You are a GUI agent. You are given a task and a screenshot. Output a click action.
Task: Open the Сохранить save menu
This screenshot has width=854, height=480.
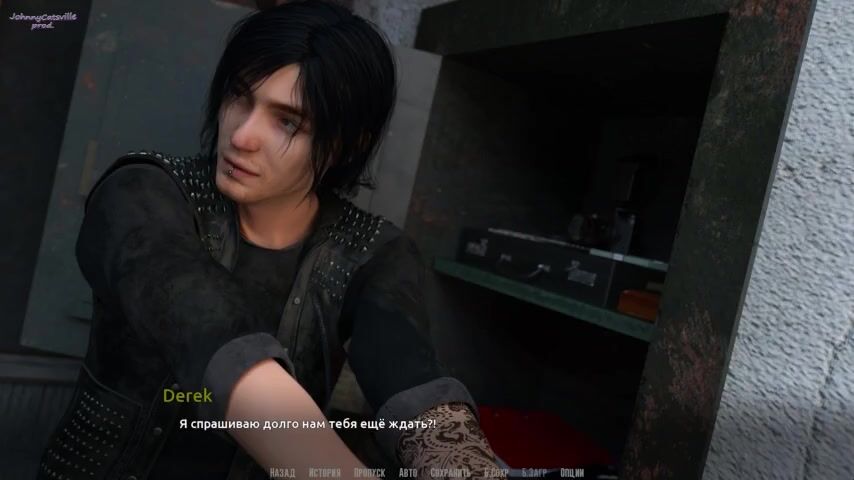(450, 473)
